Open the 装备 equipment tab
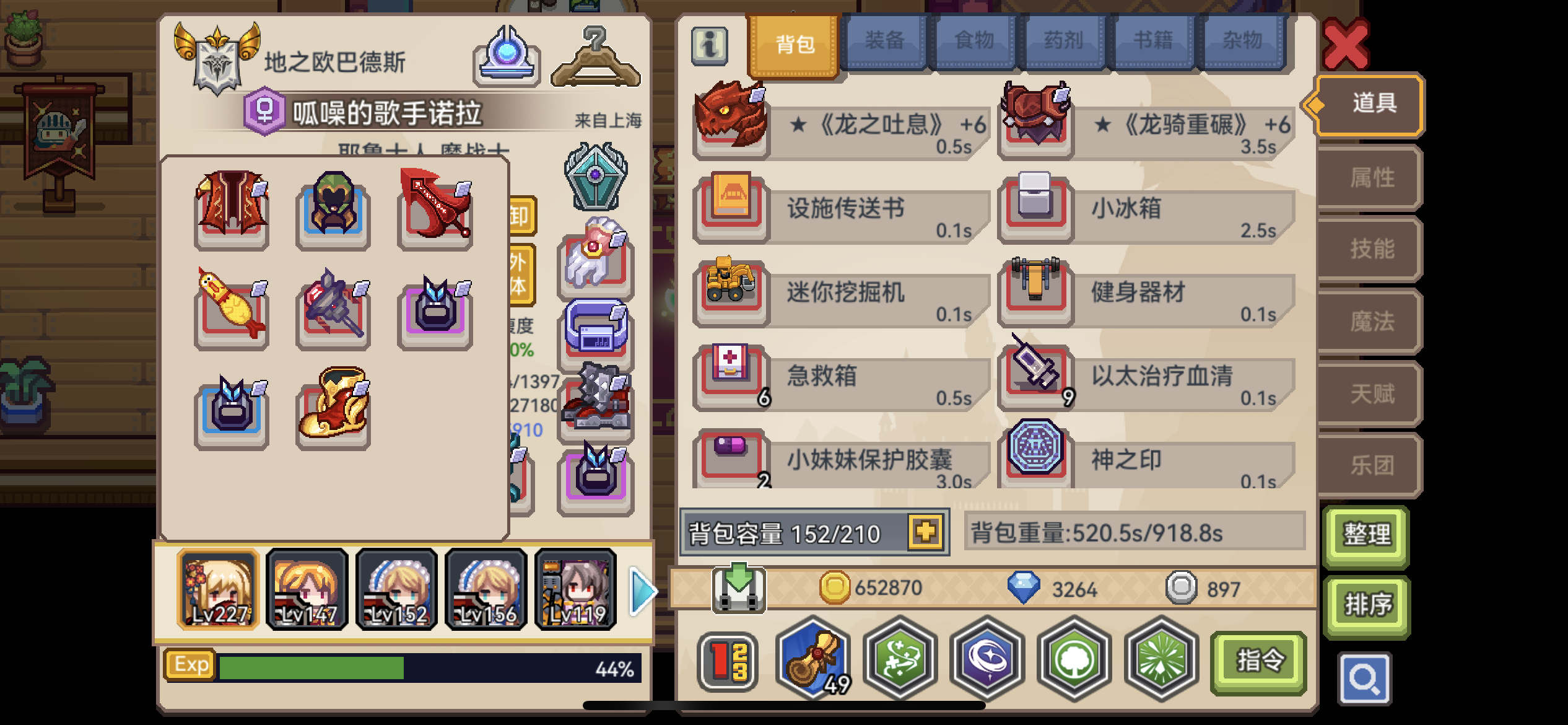This screenshot has height=725, width=1568. pos(886,40)
